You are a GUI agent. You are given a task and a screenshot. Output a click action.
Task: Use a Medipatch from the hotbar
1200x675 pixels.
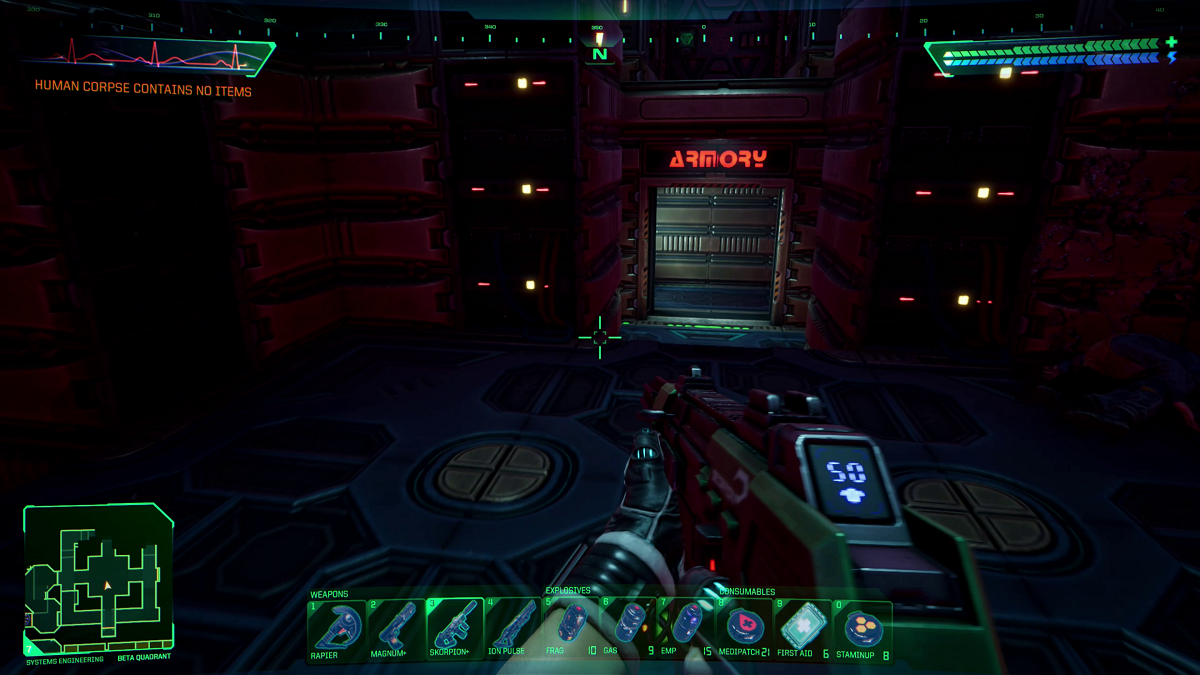[x=743, y=629]
